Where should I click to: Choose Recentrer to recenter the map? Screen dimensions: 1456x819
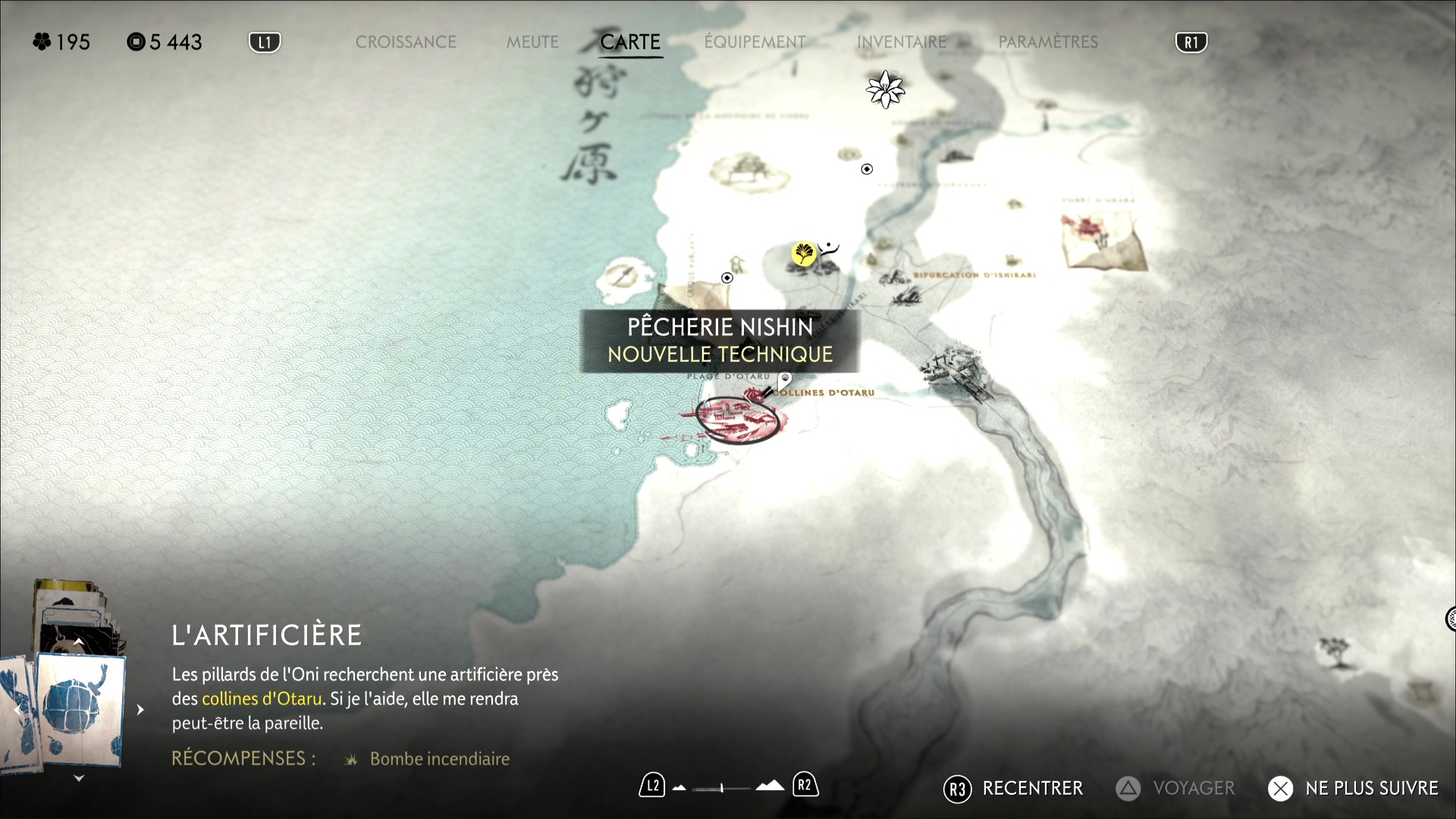tap(1014, 789)
